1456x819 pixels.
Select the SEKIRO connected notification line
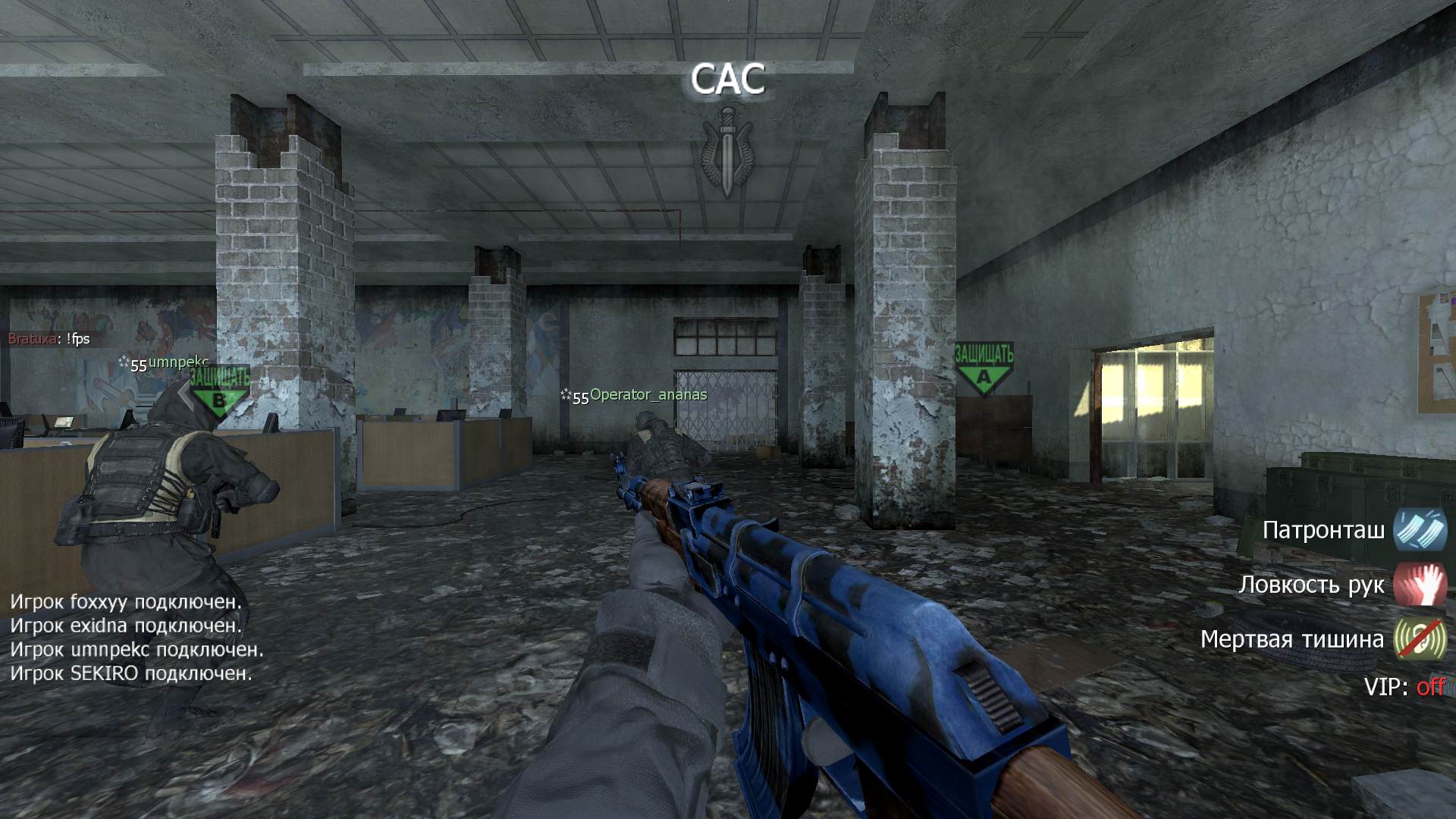click(130, 673)
